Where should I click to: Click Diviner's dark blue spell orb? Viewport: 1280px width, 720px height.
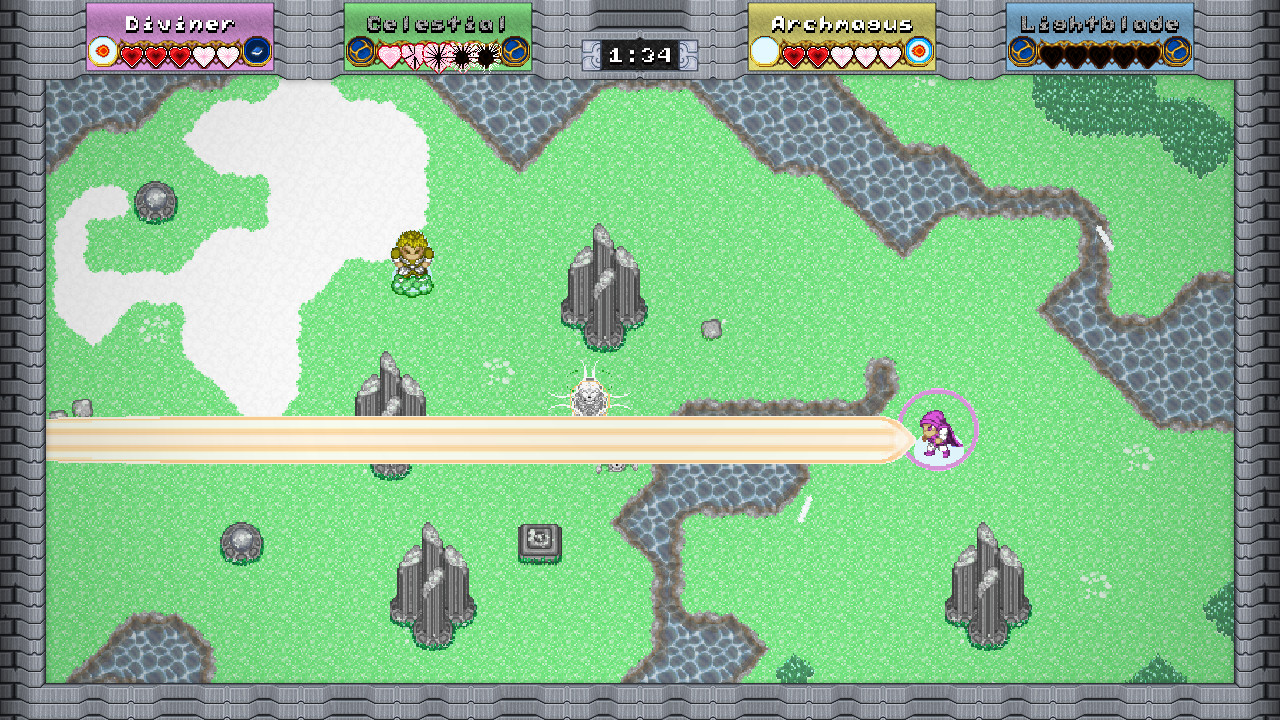257,51
